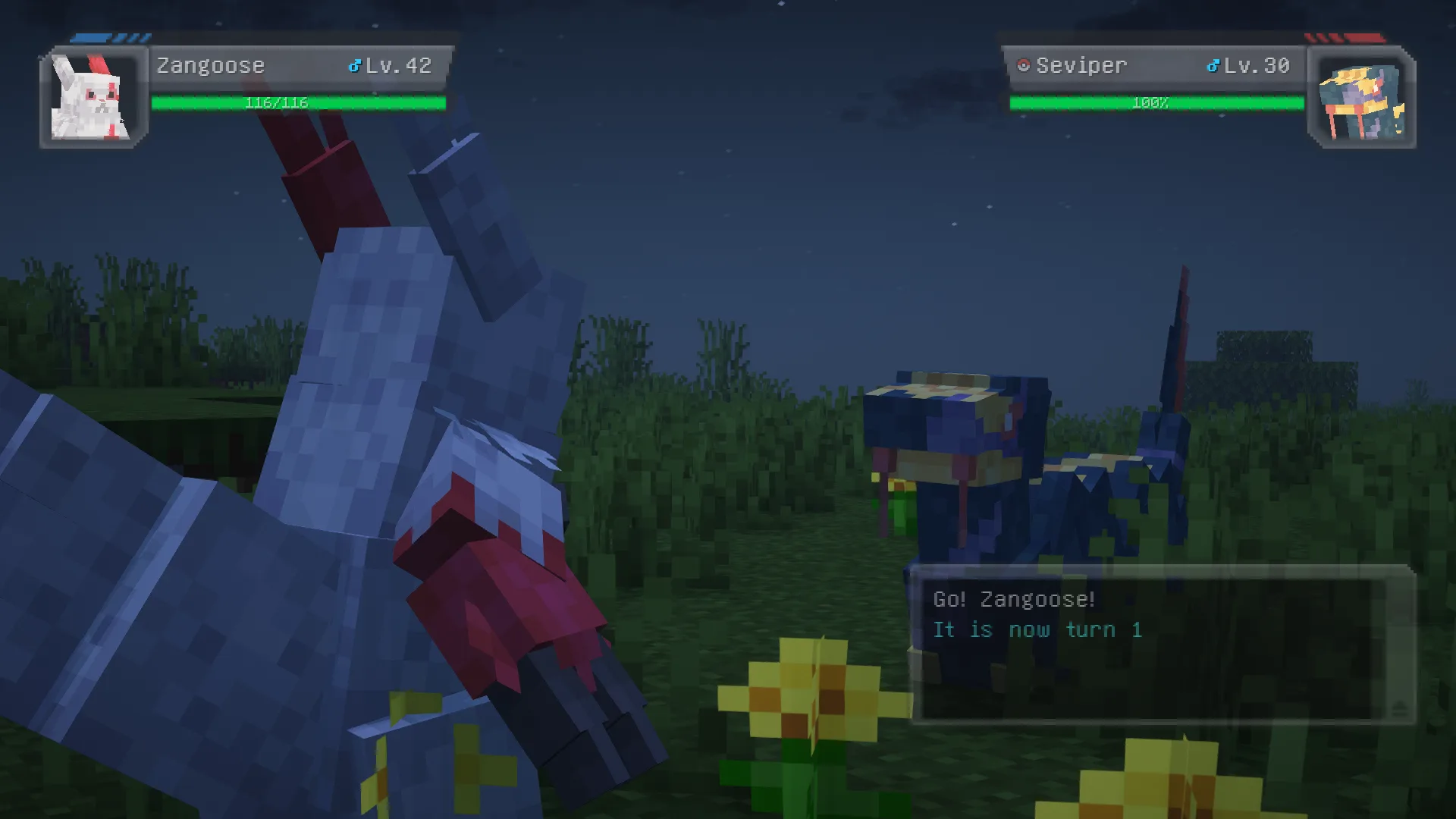Click the Poké Ball icon beside Seviper's name

click(1023, 65)
